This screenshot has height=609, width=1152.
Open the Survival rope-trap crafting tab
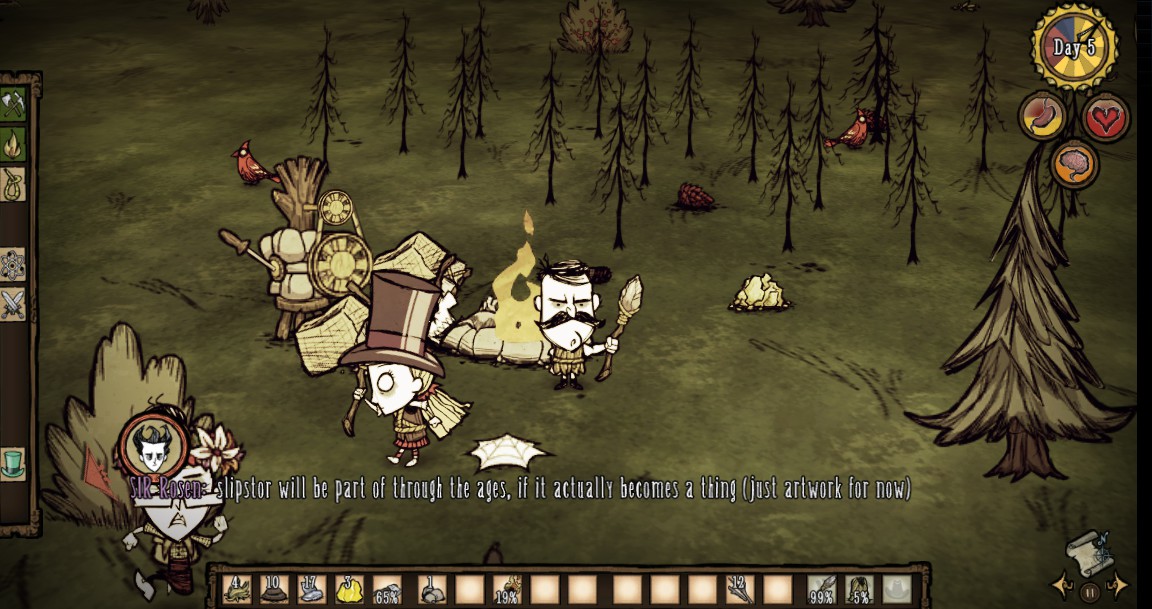pos(13,184)
